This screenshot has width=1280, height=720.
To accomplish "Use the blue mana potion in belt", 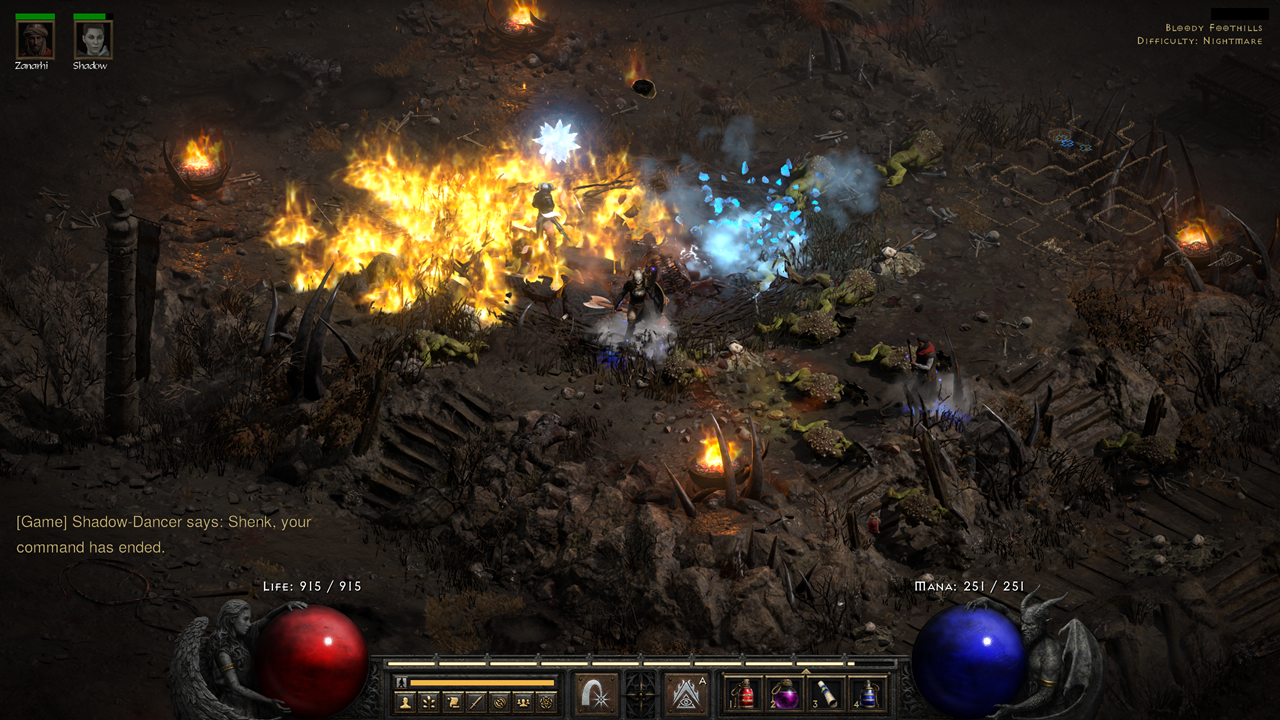I will [x=867, y=694].
